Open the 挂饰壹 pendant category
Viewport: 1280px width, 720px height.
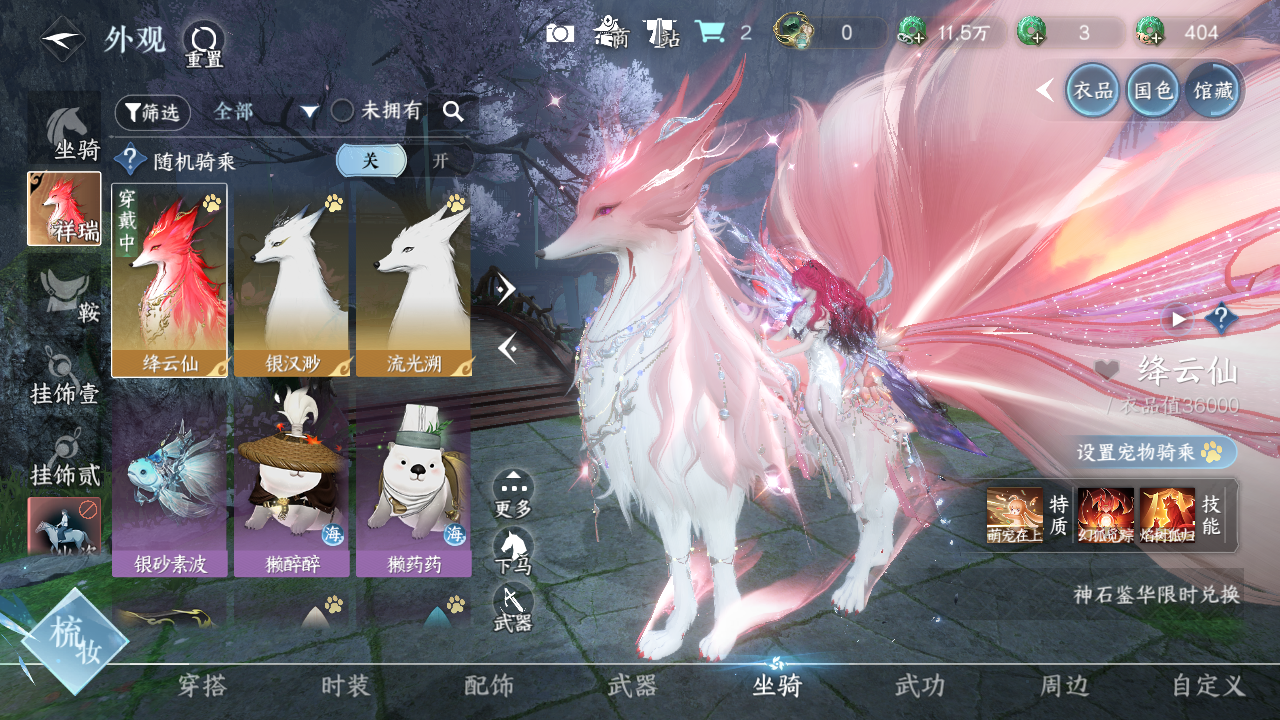click(x=65, y=377)
